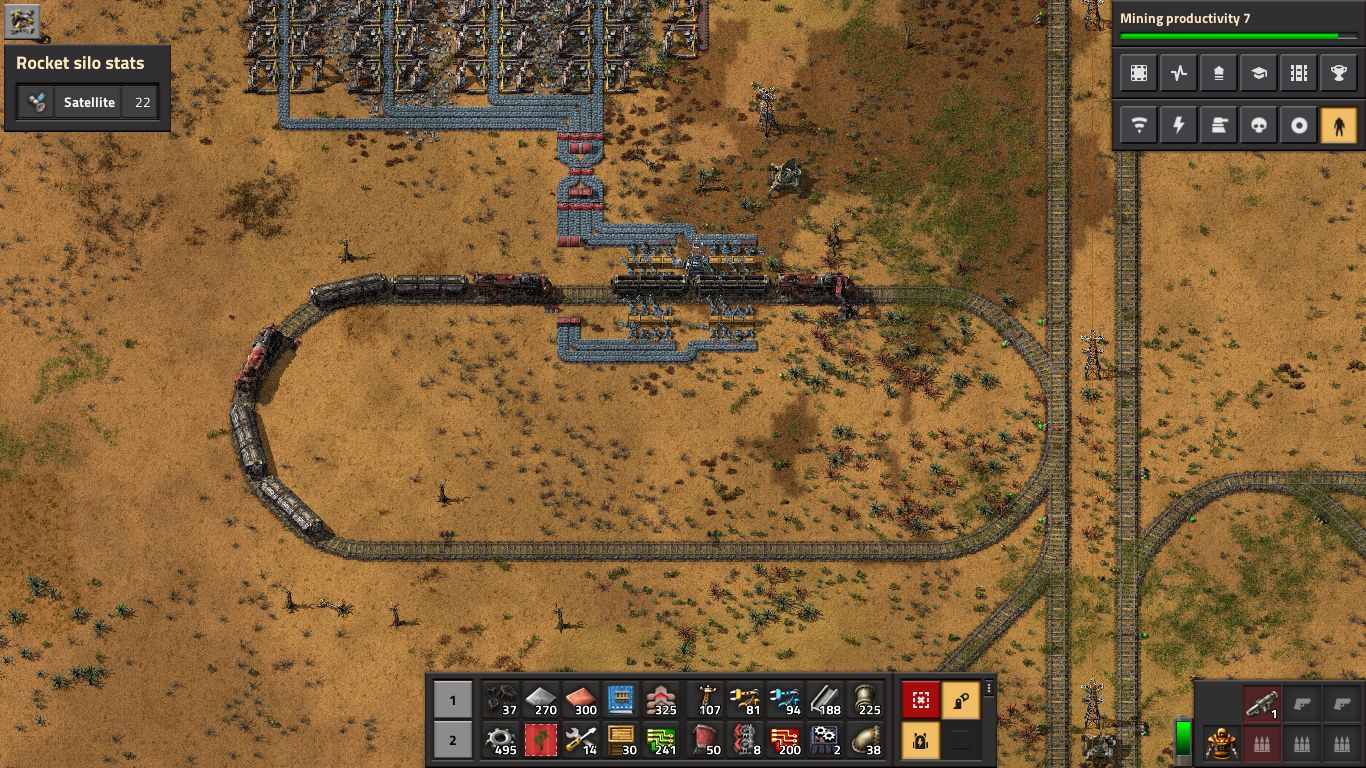Viewport: 1366px width, 768px height.
Task: Choose the red deconstruction planner shortcut
Action: [x=921, y=700]
